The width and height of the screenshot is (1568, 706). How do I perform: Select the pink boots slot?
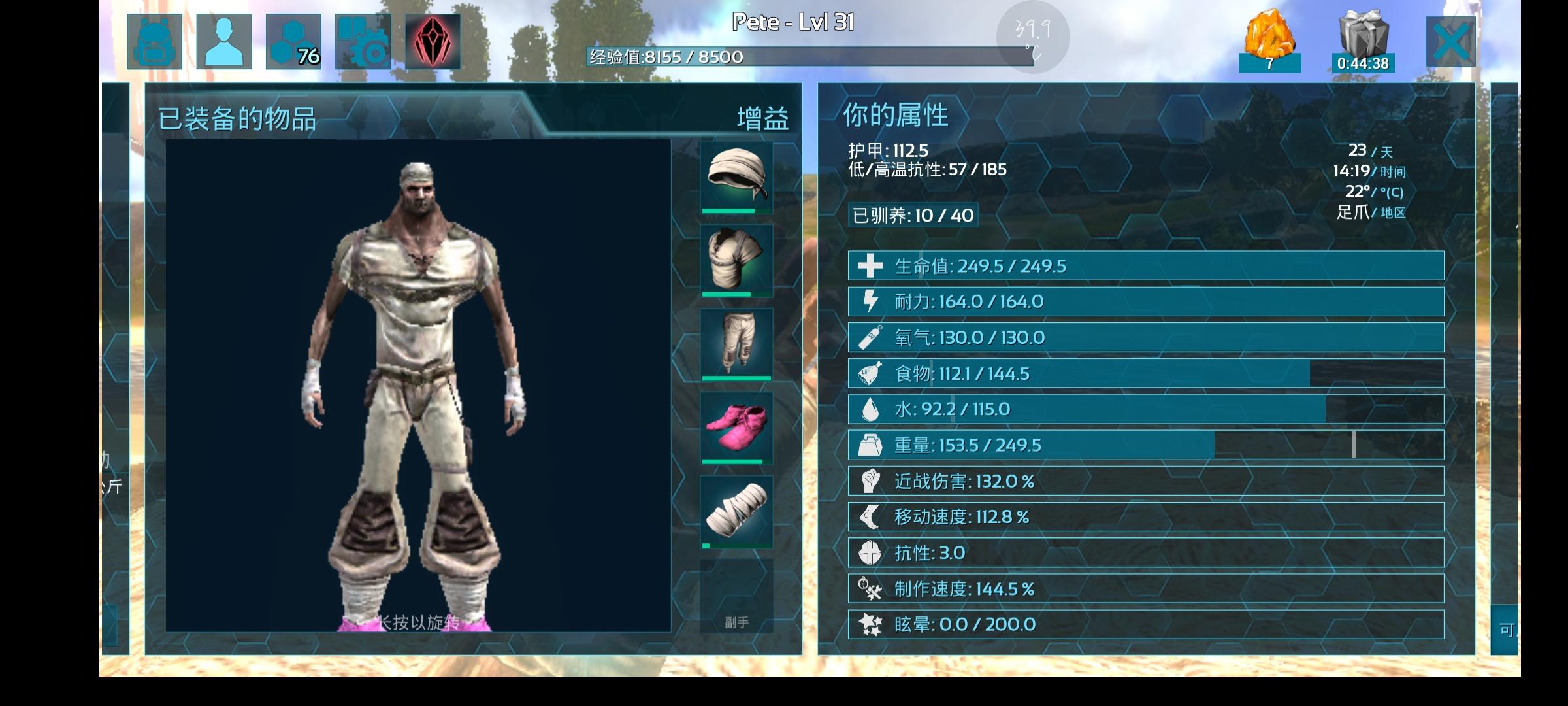(x=736, y=428)
